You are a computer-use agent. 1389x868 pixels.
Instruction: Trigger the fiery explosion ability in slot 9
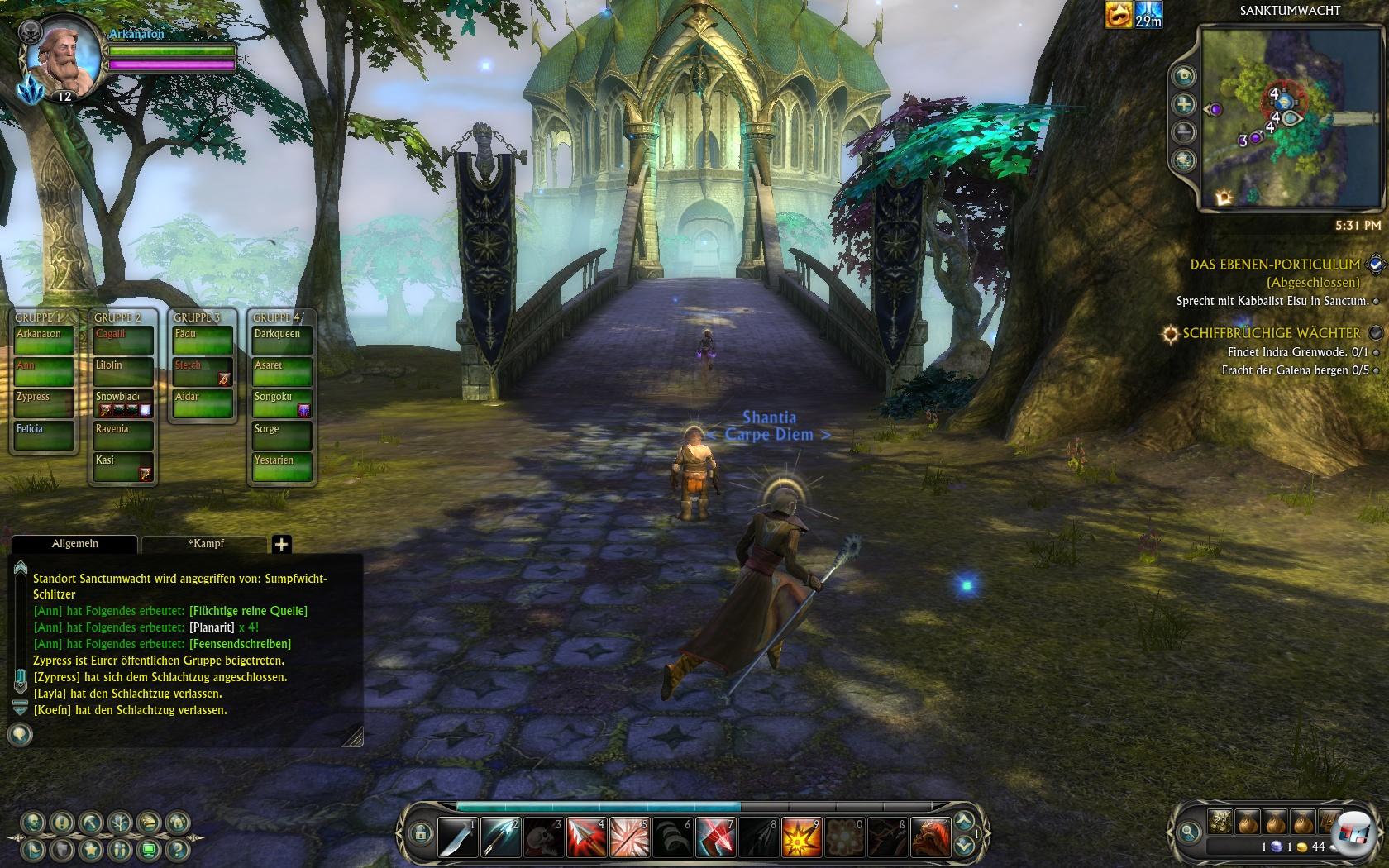click(x=801, y=837)
